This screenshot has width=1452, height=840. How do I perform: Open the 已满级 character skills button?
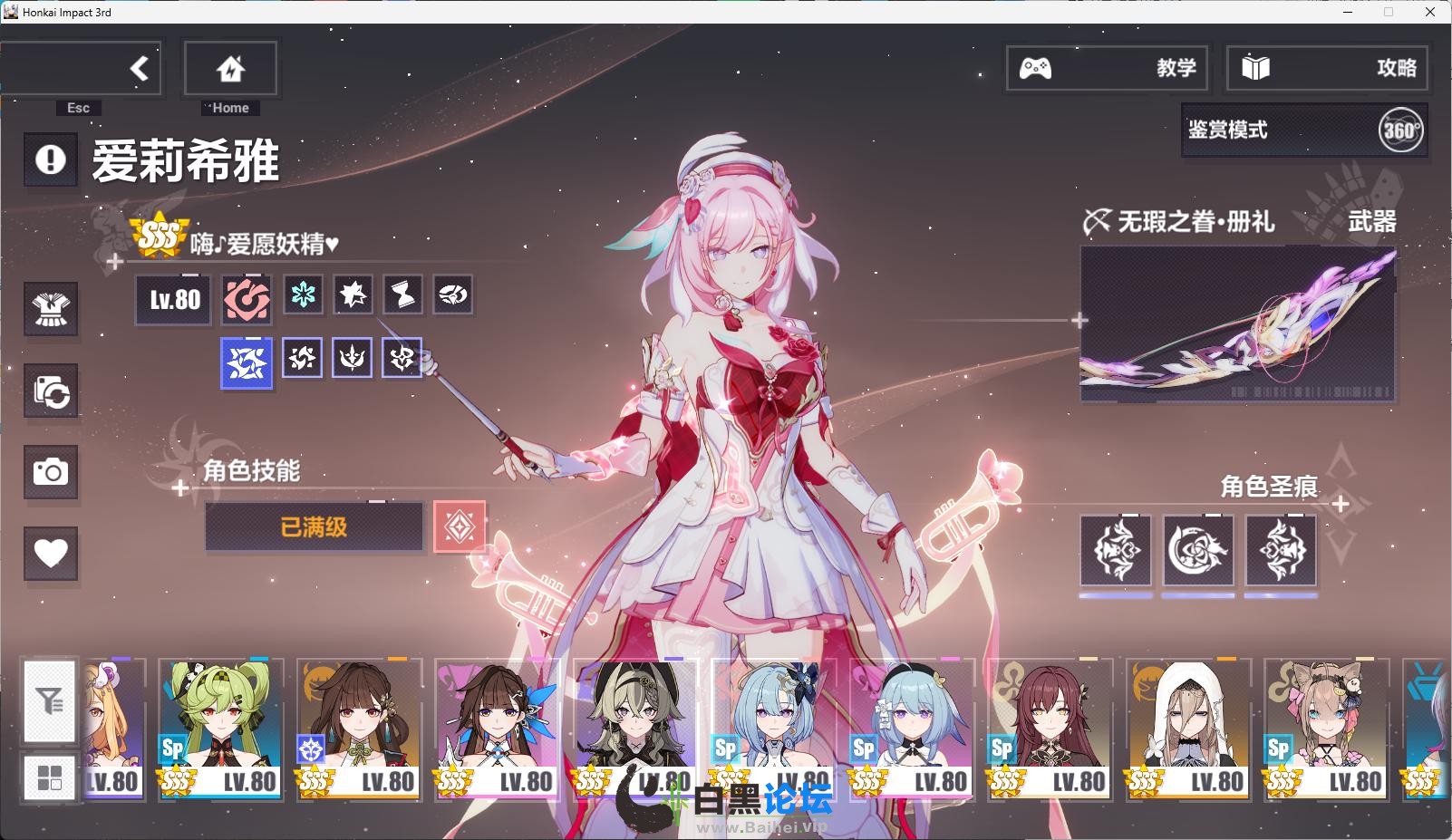[314, 527]
